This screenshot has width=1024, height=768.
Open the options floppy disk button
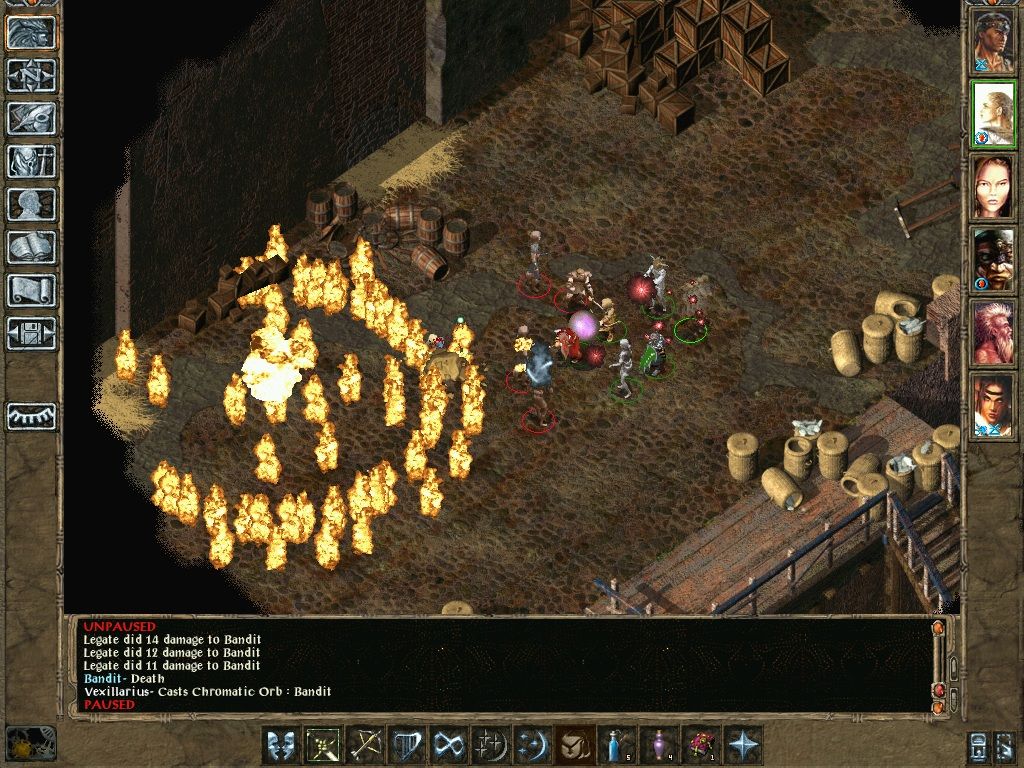point(31,333)
